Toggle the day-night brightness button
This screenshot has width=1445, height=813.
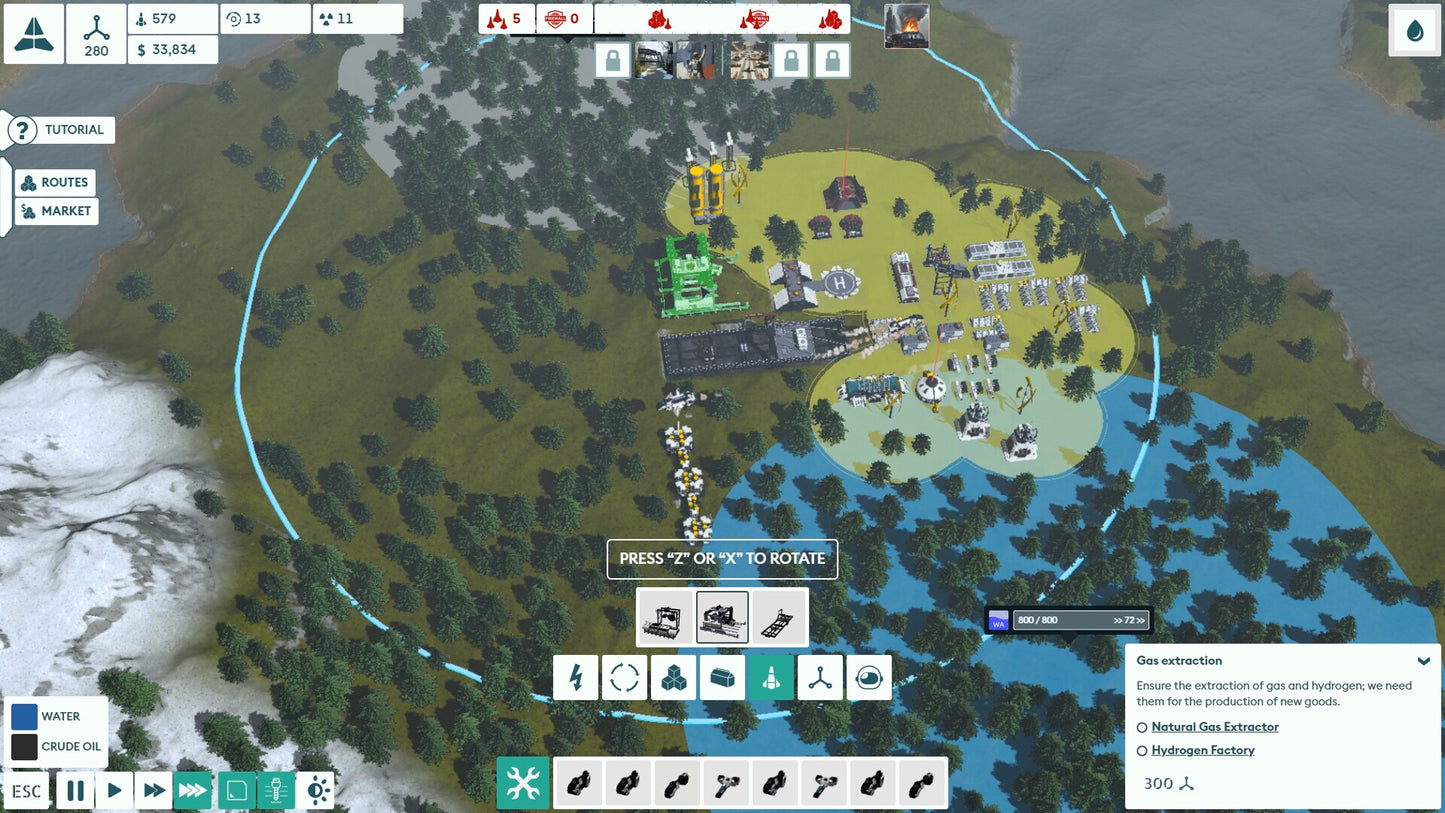(317, 791)
